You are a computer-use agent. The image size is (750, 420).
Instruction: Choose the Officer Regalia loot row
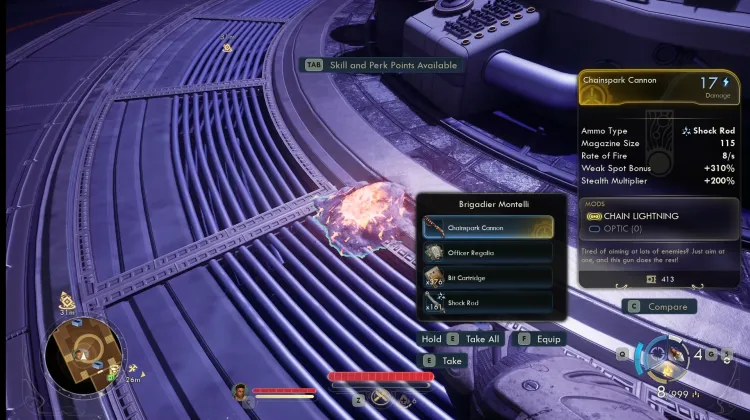[487, 252]
